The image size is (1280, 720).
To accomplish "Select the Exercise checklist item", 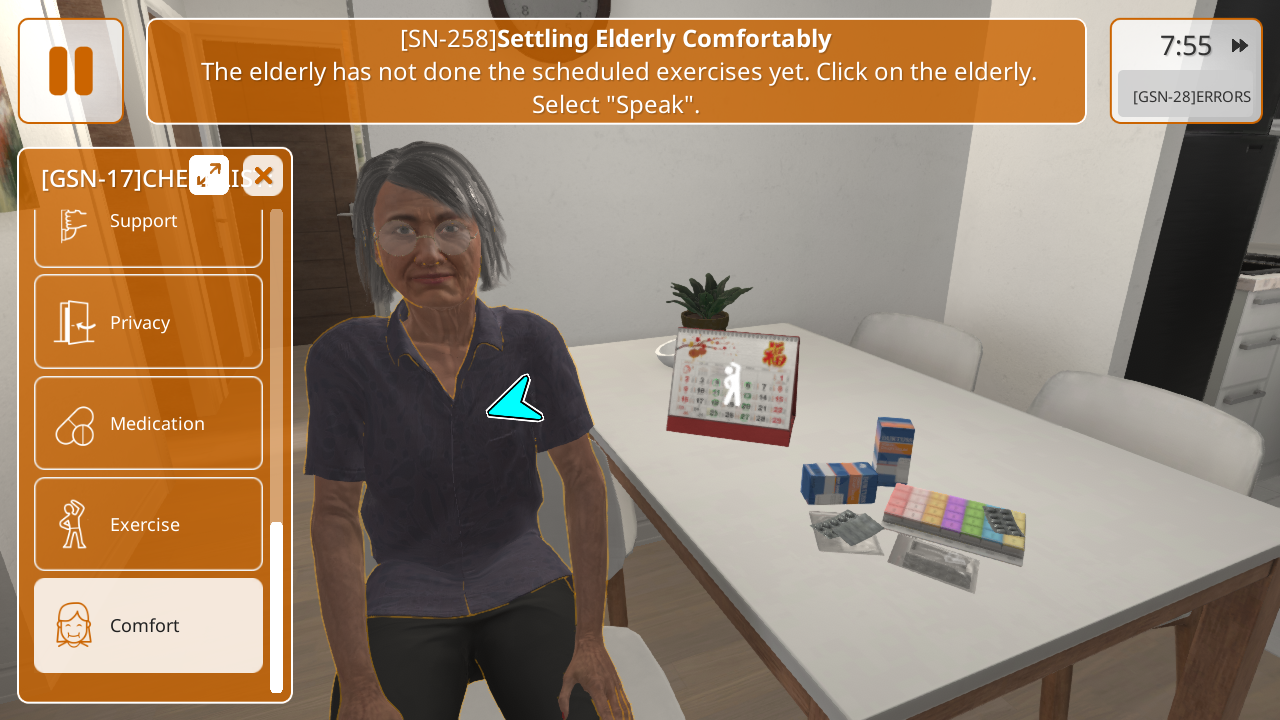I will (x=148, y=524).
